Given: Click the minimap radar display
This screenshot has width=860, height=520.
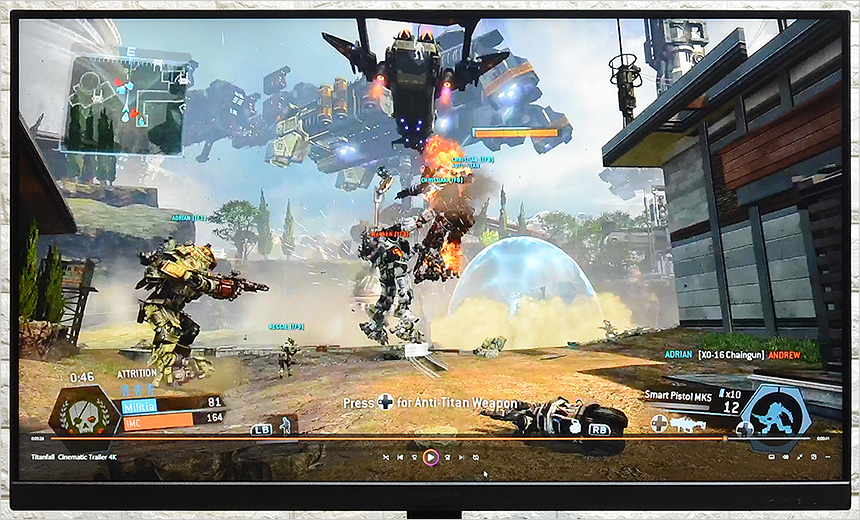Looking at the screenshot, I should click(x=125, y=104).
